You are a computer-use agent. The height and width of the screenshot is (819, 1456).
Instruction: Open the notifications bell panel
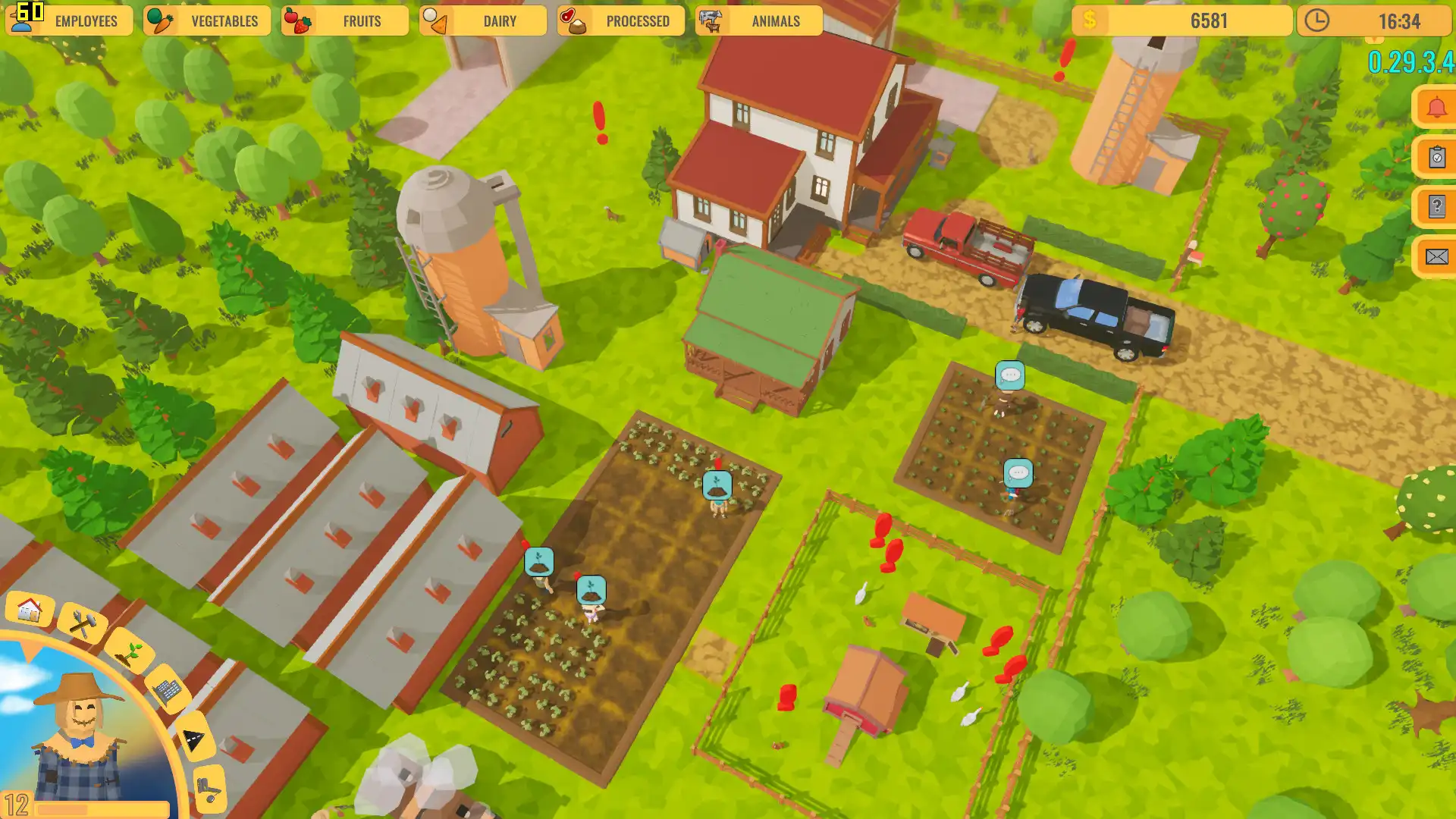coord(1435,106)
